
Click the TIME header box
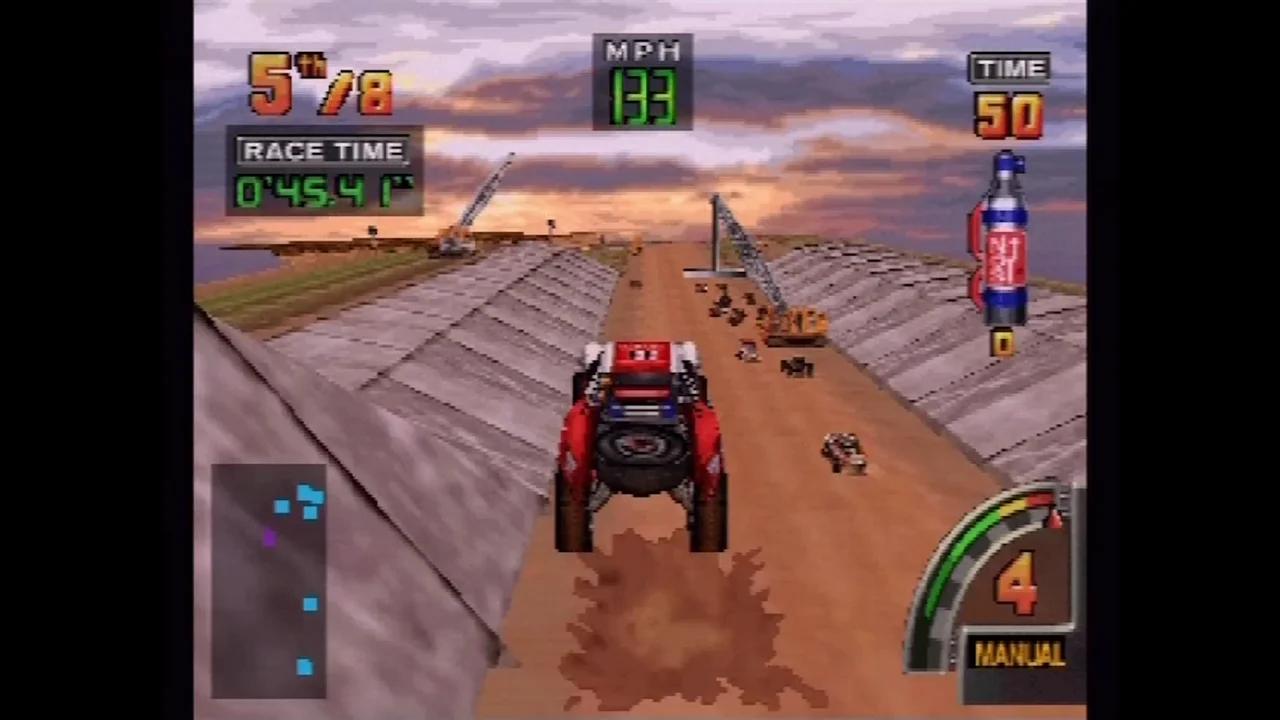tap(1009, 68)
